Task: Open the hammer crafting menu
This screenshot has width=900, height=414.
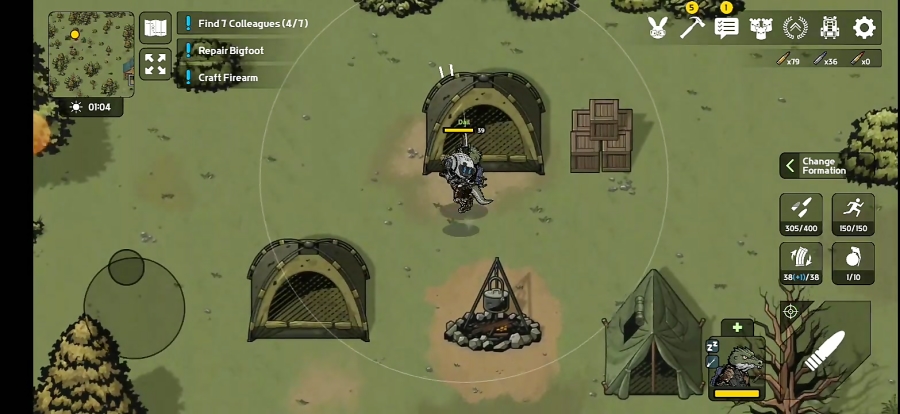Action: 692,28
